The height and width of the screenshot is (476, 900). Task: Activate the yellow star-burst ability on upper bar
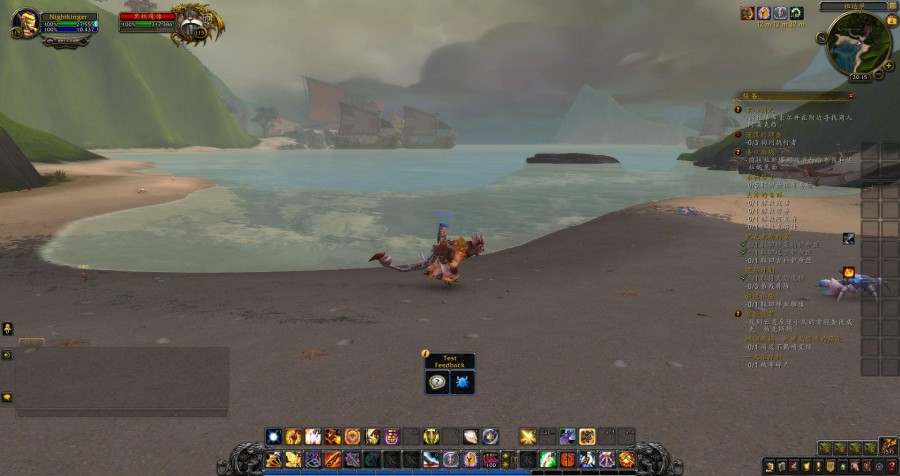coord(528,436)
